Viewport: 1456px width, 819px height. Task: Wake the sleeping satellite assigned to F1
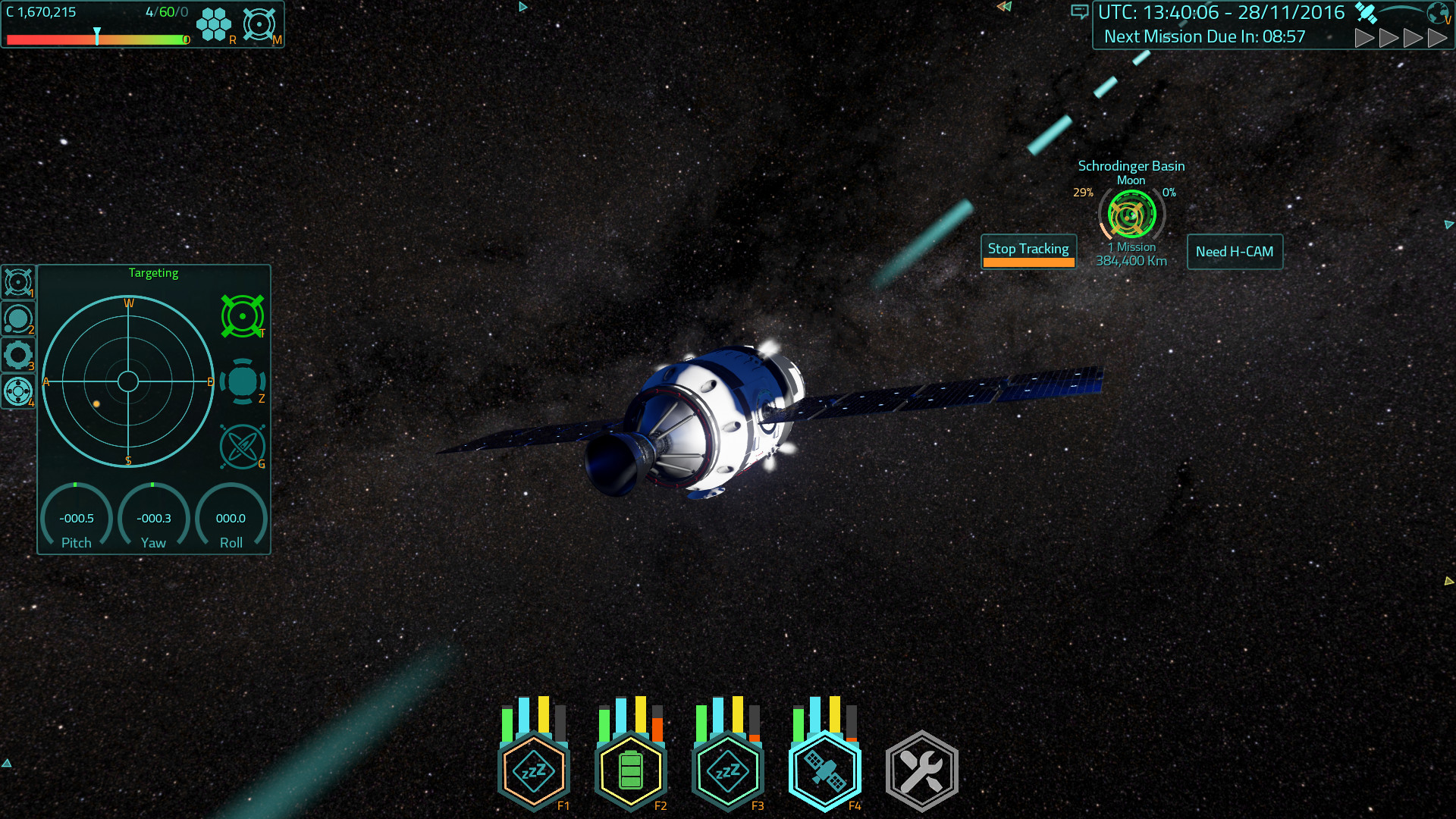[x=533, y=770]
